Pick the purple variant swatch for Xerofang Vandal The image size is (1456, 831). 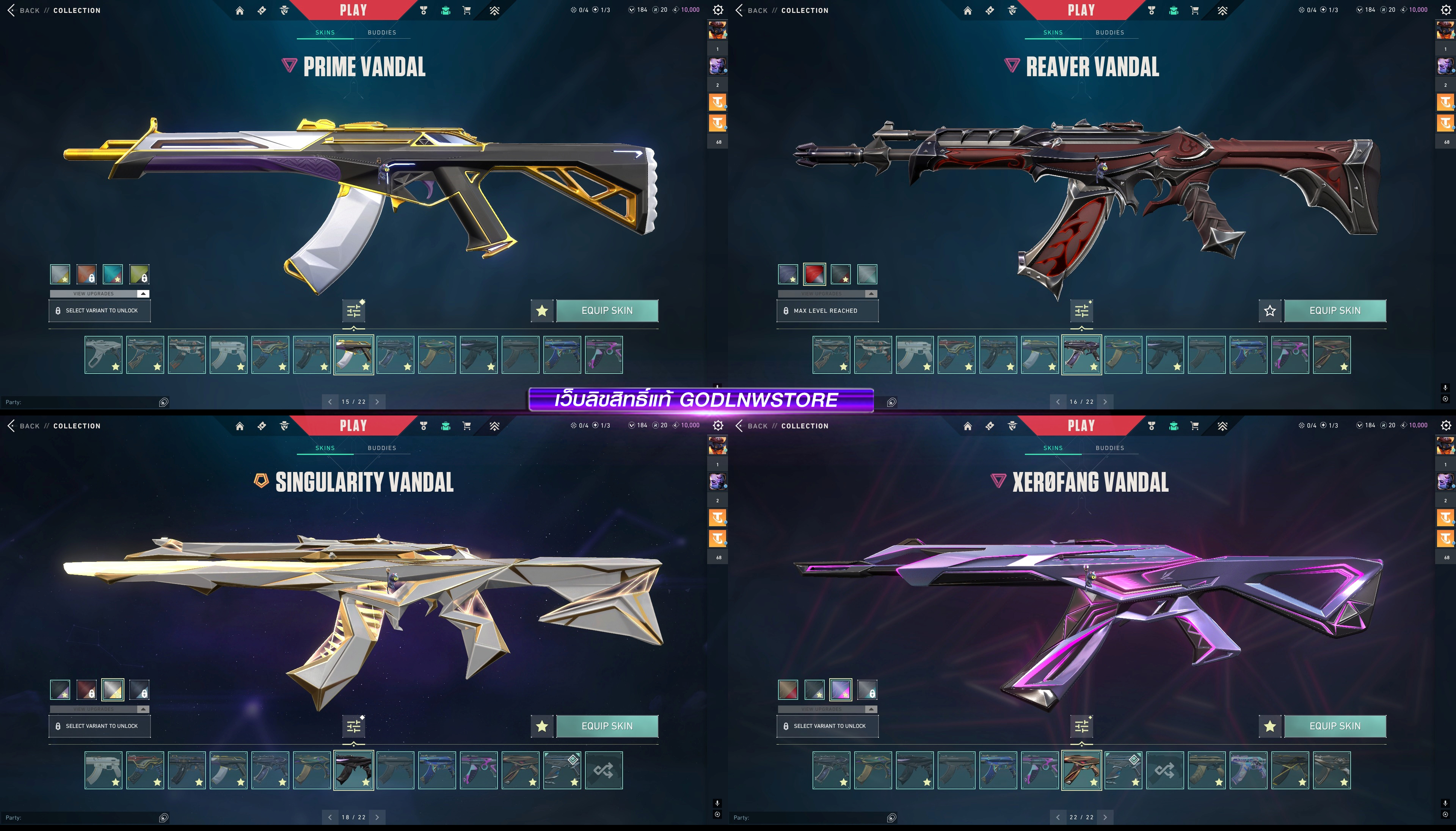(840, 690)
